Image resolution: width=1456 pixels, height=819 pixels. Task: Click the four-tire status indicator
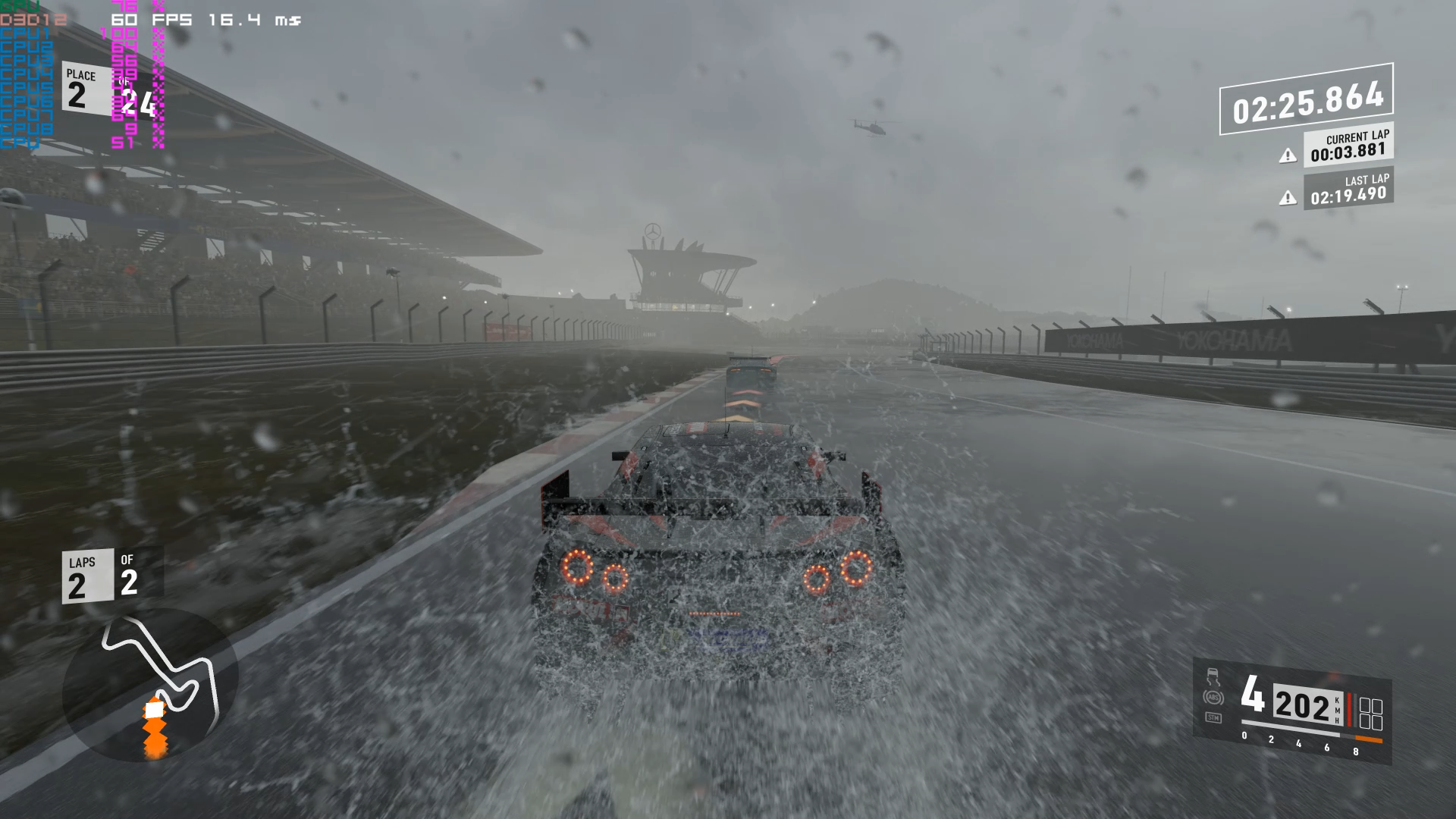coord(1371,714)
